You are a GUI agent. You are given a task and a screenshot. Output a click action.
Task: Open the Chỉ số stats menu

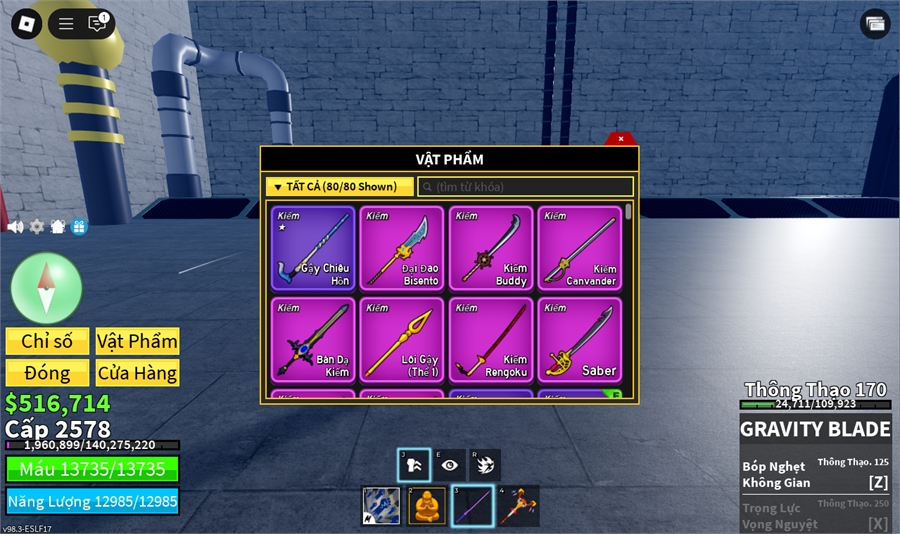point(47,341)
